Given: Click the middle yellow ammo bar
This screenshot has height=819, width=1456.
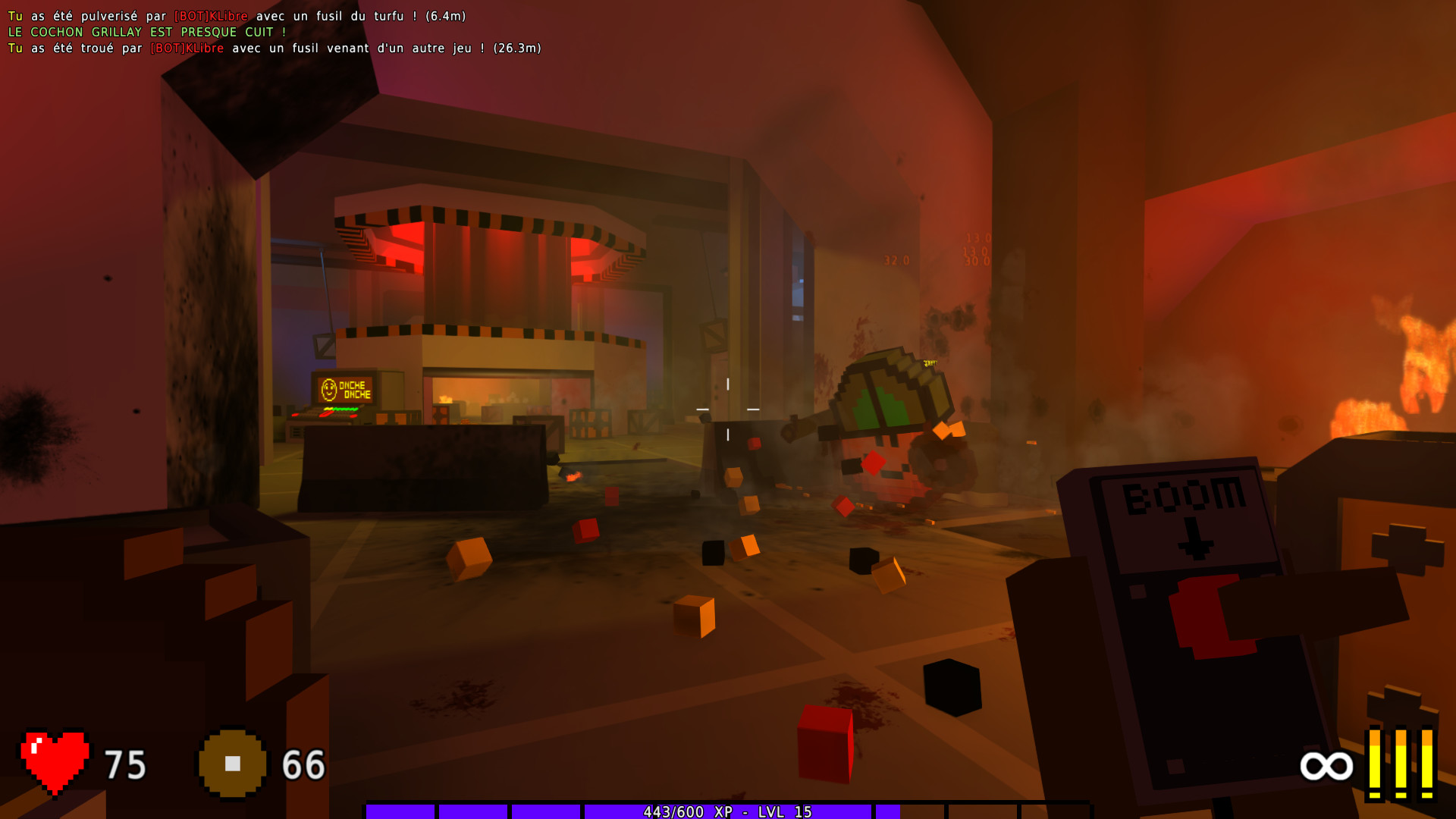Looking at the screenshot, I should click(1401, 762).
